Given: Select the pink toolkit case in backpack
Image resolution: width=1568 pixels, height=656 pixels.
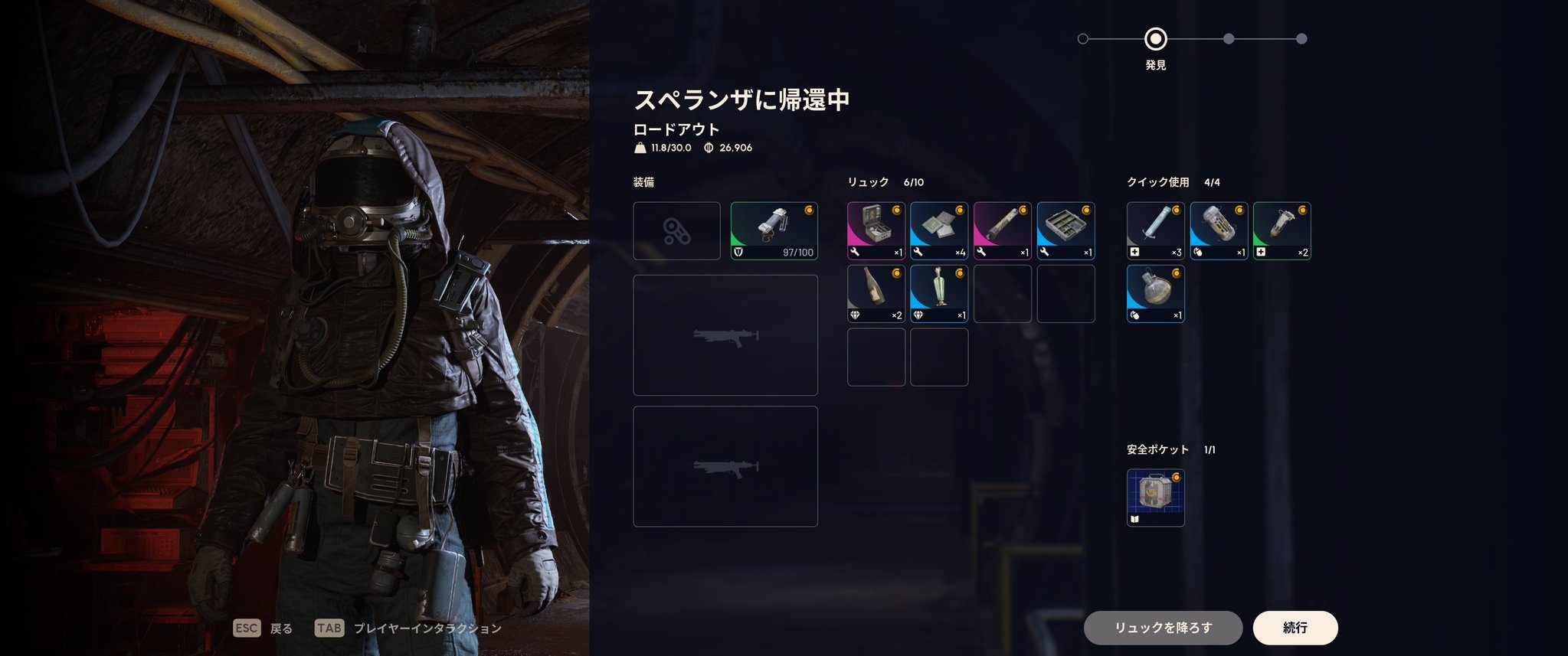Looking at the screenshot, I should click(876, 230).
